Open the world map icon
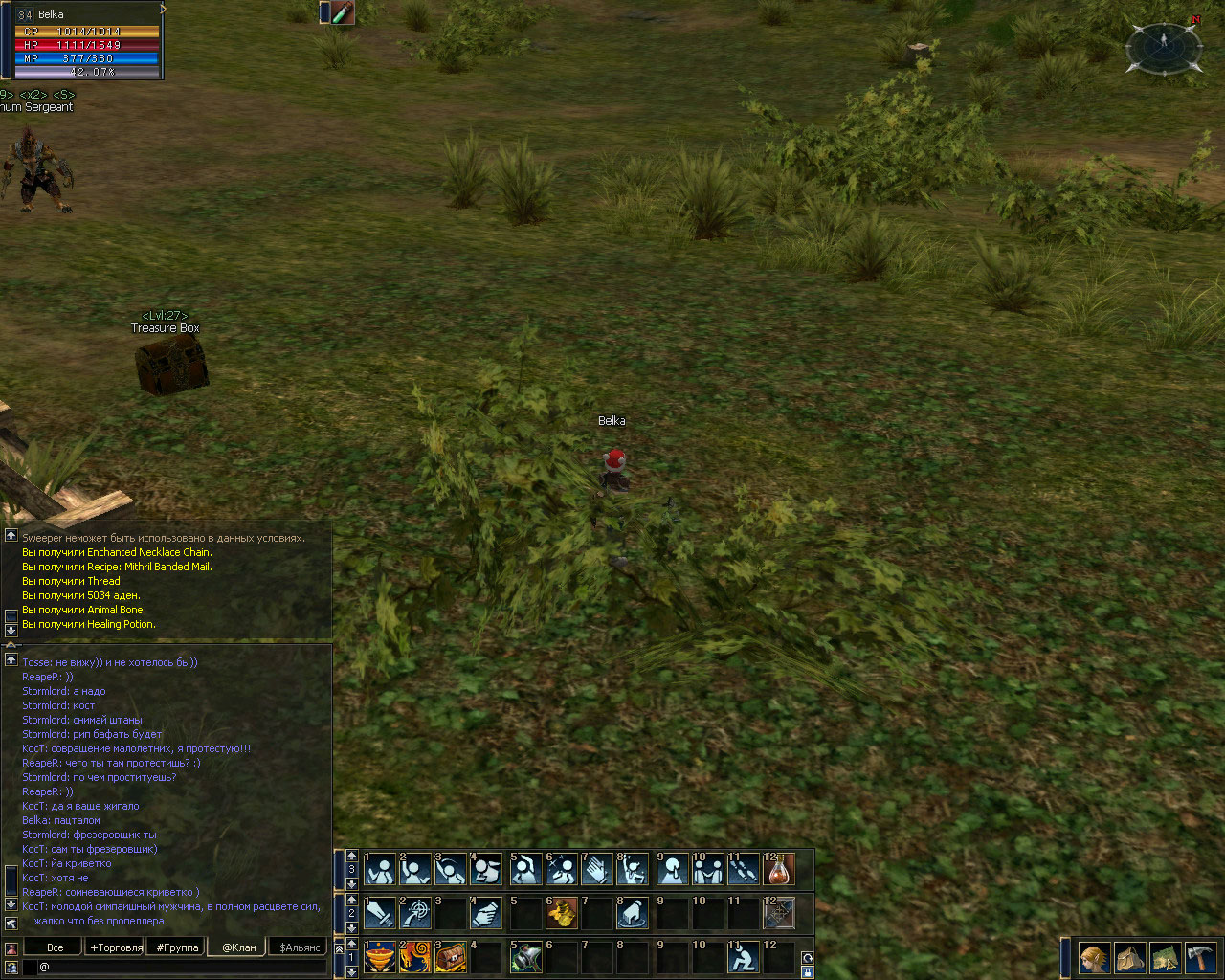Screen dimensions: 1225x980 pos(1165,957)
